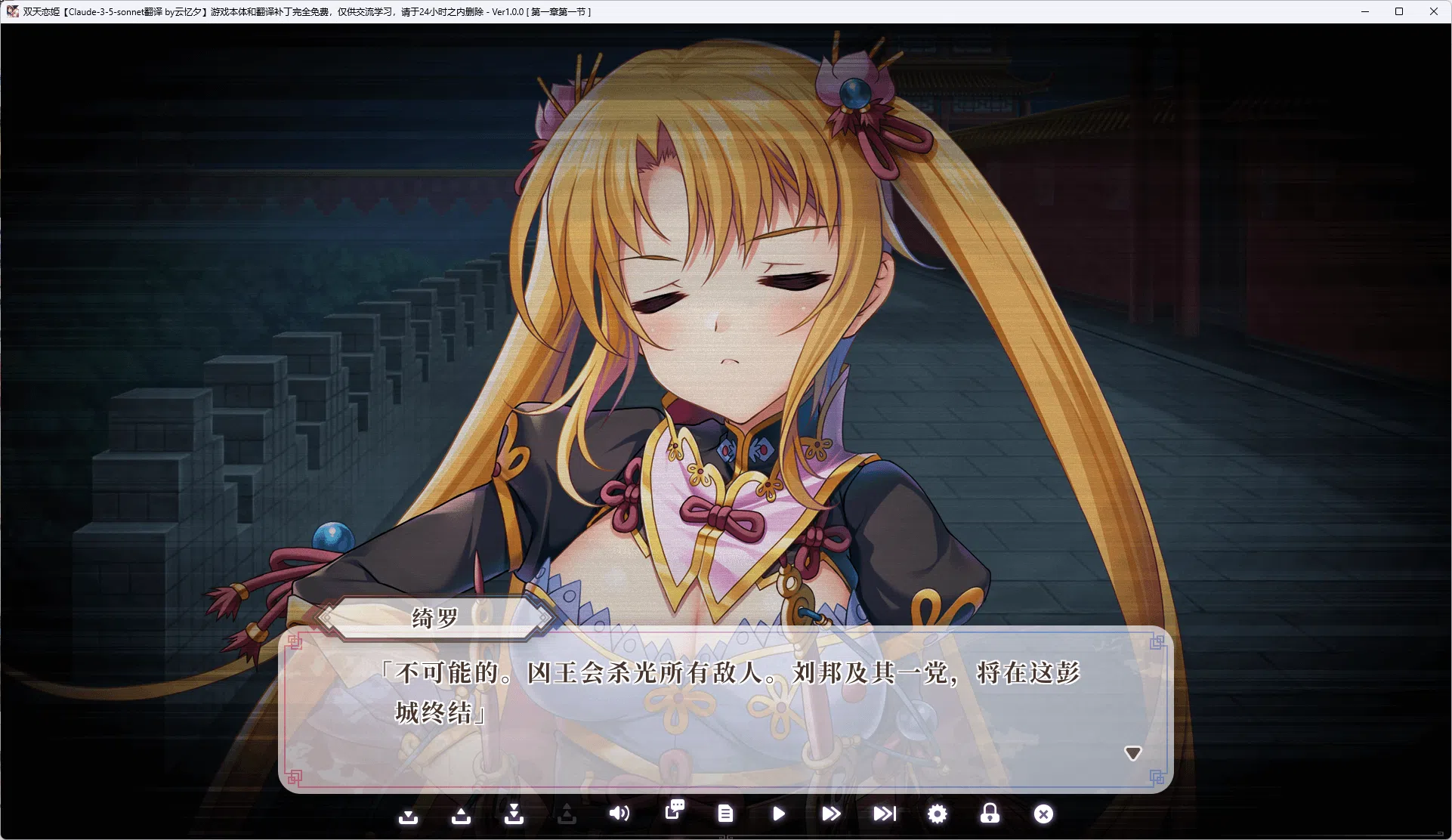Open the game settings menu
1452x840 pixels.
click(x=937, y=814)
